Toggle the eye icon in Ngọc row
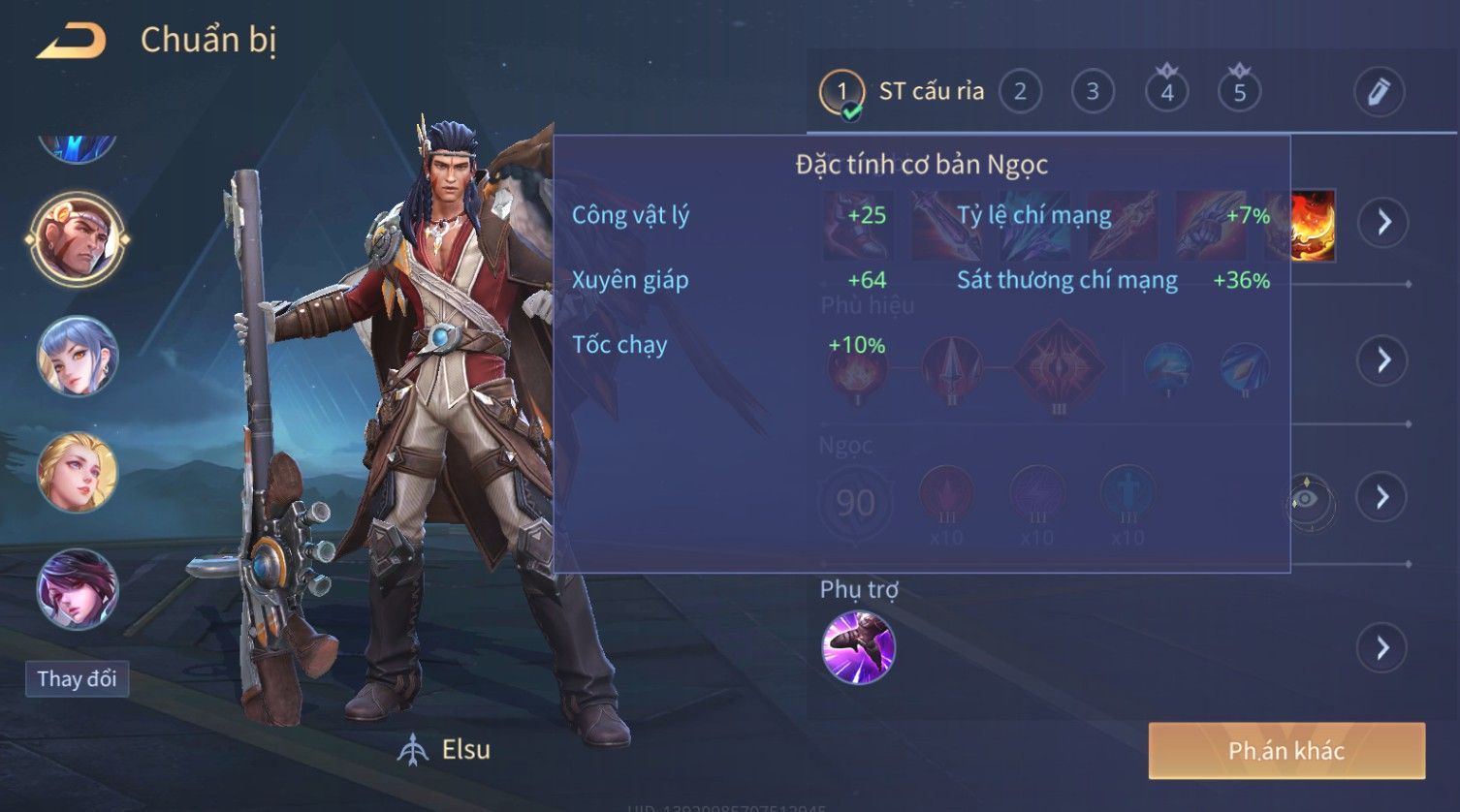 tap(1307, 499)
